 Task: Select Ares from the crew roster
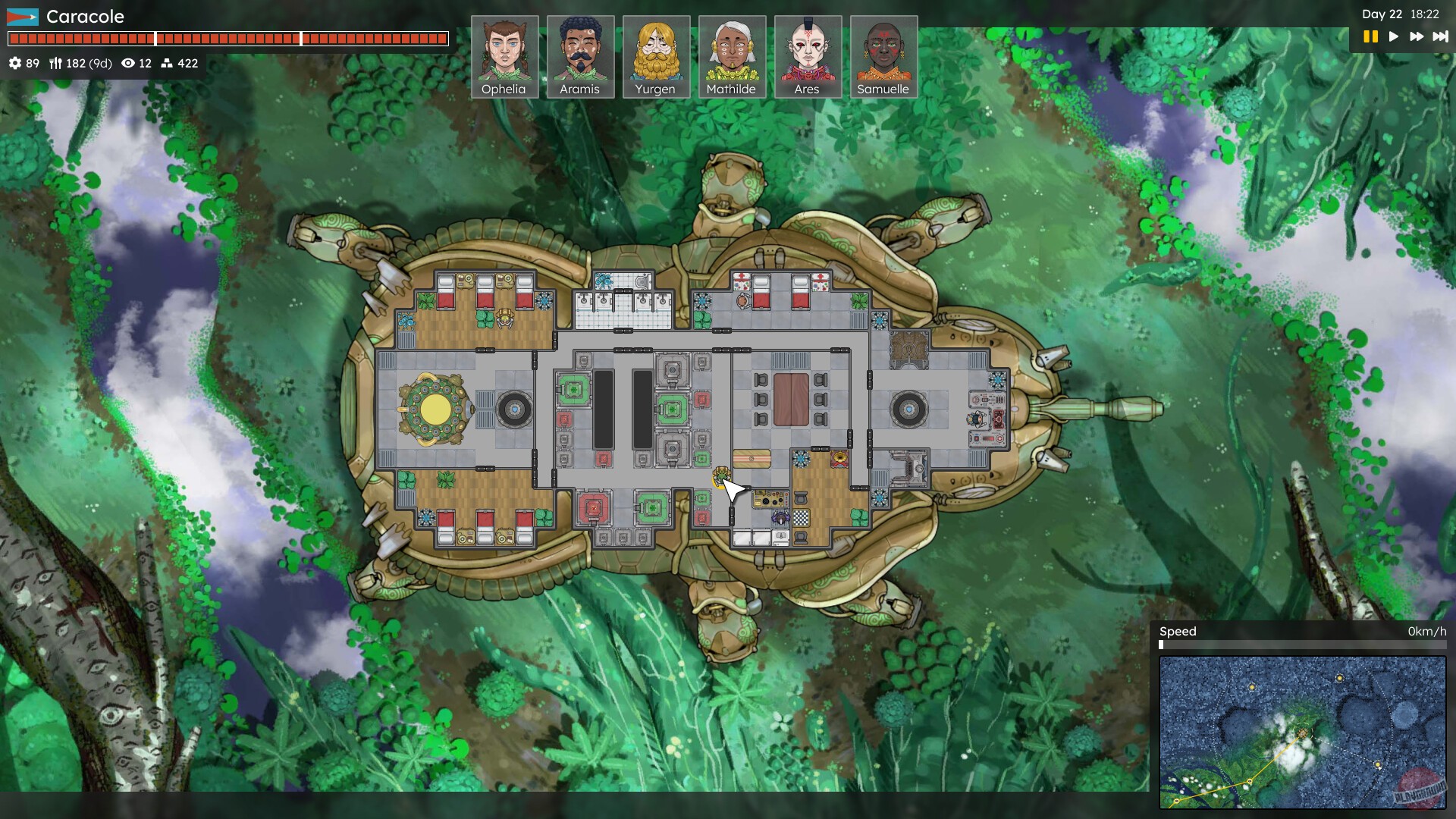(808, 53)
